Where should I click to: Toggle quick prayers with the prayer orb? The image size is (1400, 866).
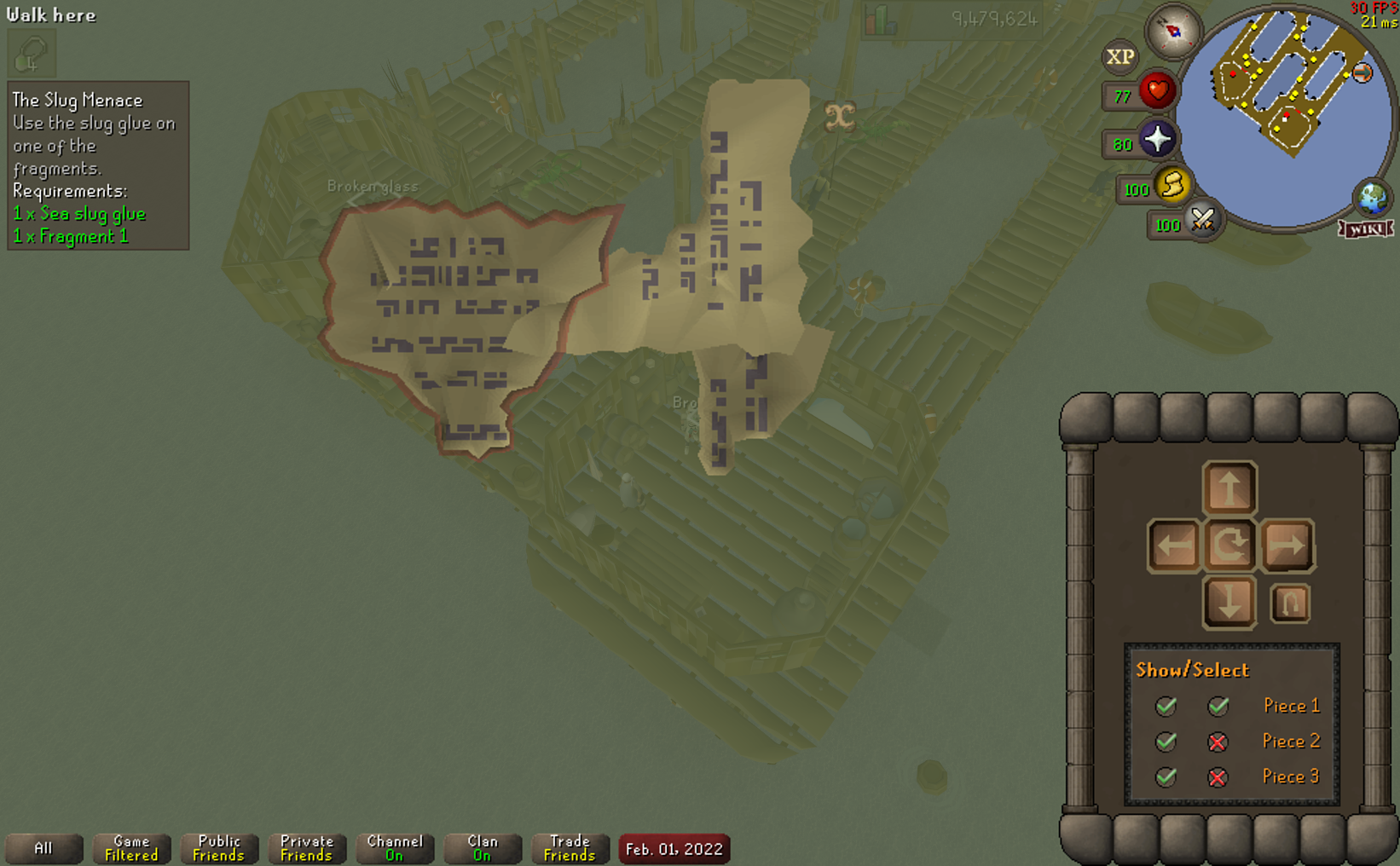(x=1157, y=139)
